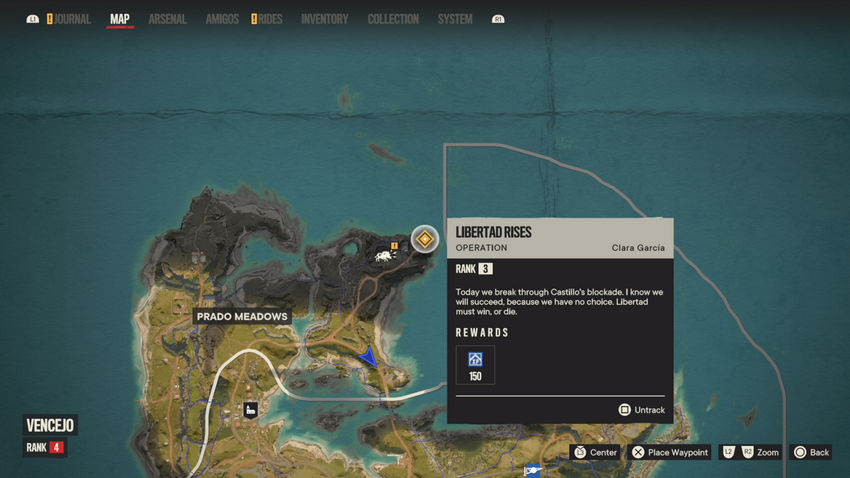850x478 pixels.
Task: Select the factory building map icon
Action: coord(250,409)
